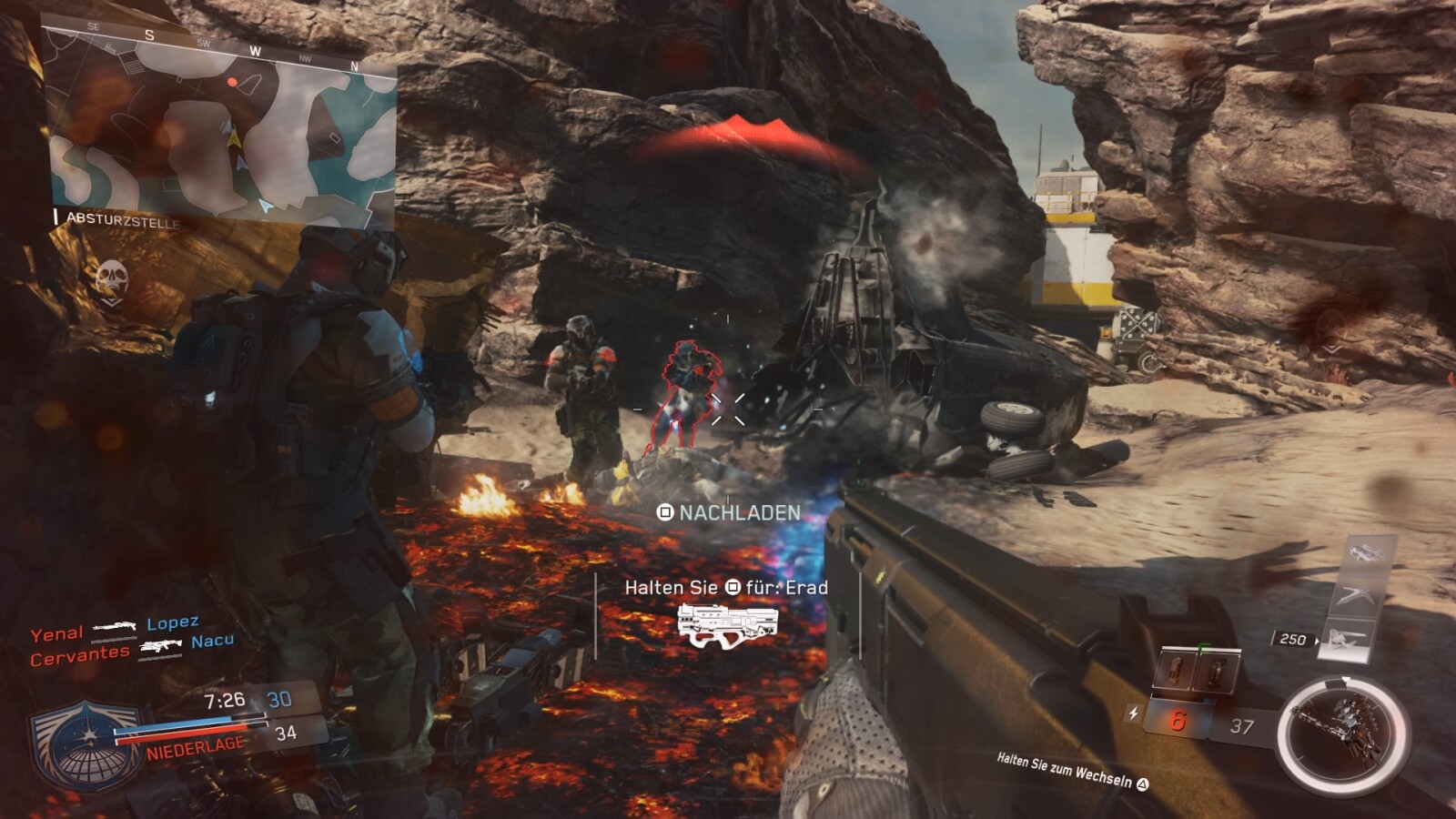The height and width of the screenshot is (819, 1456).
Task: Click the white arrow above weapon circle
Action: (x=1346, y=677)
